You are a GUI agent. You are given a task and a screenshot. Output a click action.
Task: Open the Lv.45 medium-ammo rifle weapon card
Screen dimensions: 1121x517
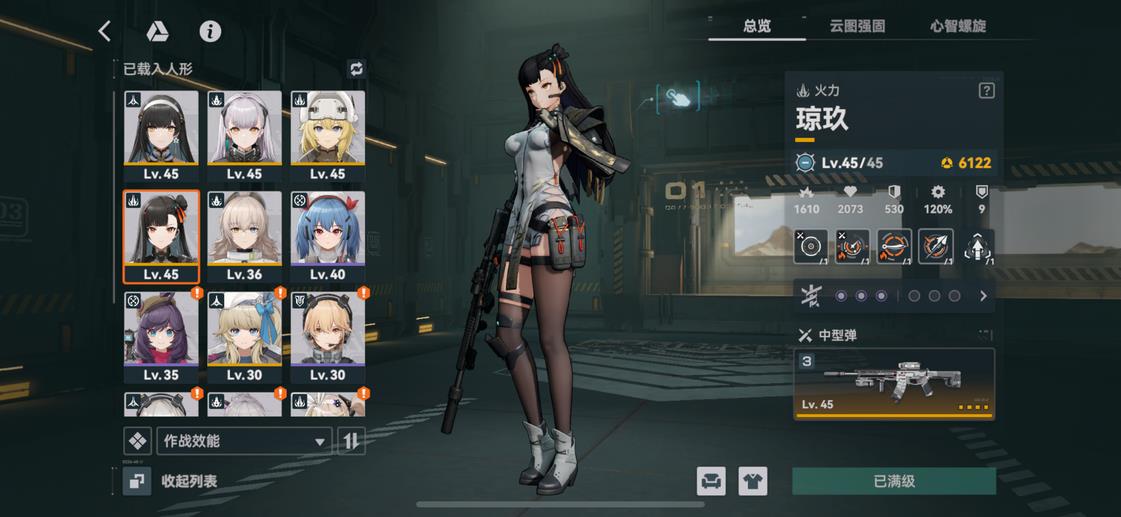[x=894, y=383]
